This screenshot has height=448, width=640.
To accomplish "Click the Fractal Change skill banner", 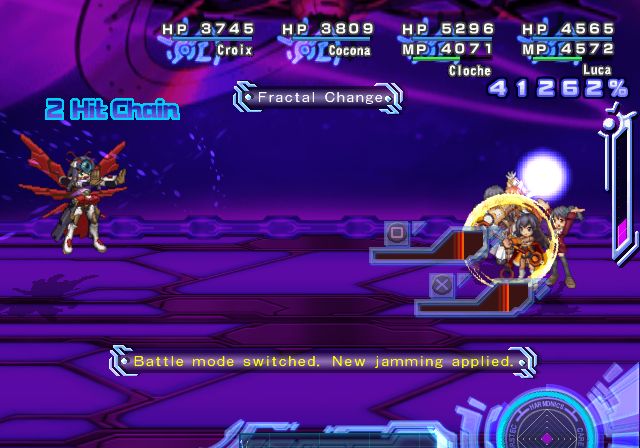I will 319,97.
